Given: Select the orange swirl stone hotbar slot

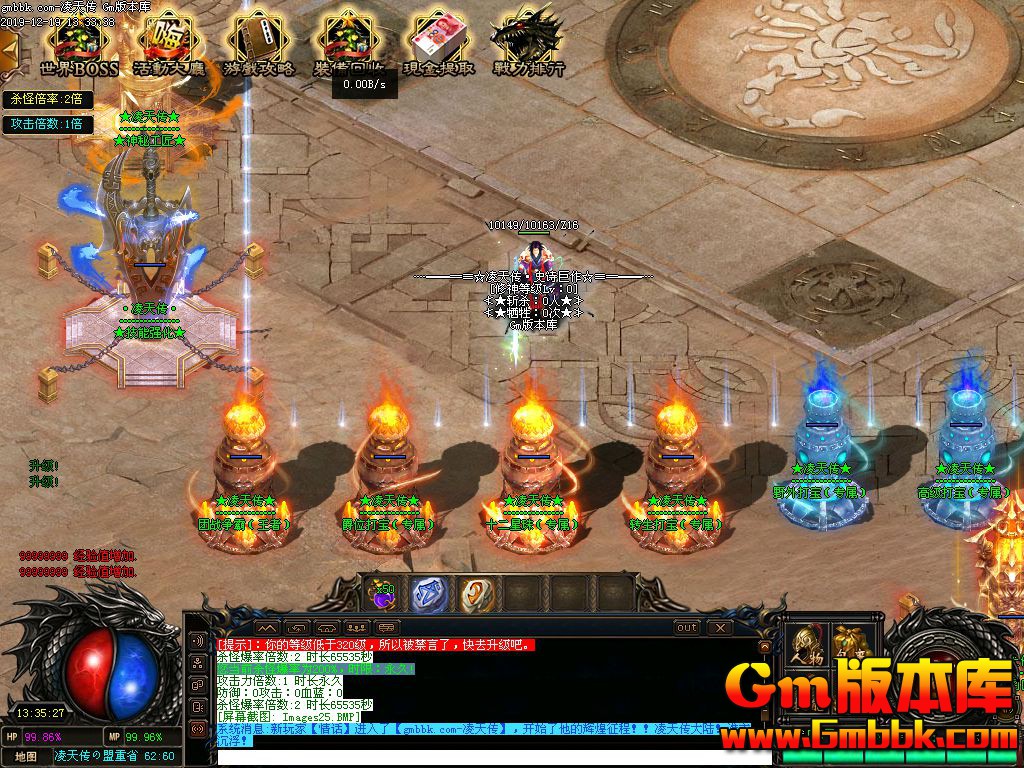Looking at the screenshot, I should coord(477,595).
